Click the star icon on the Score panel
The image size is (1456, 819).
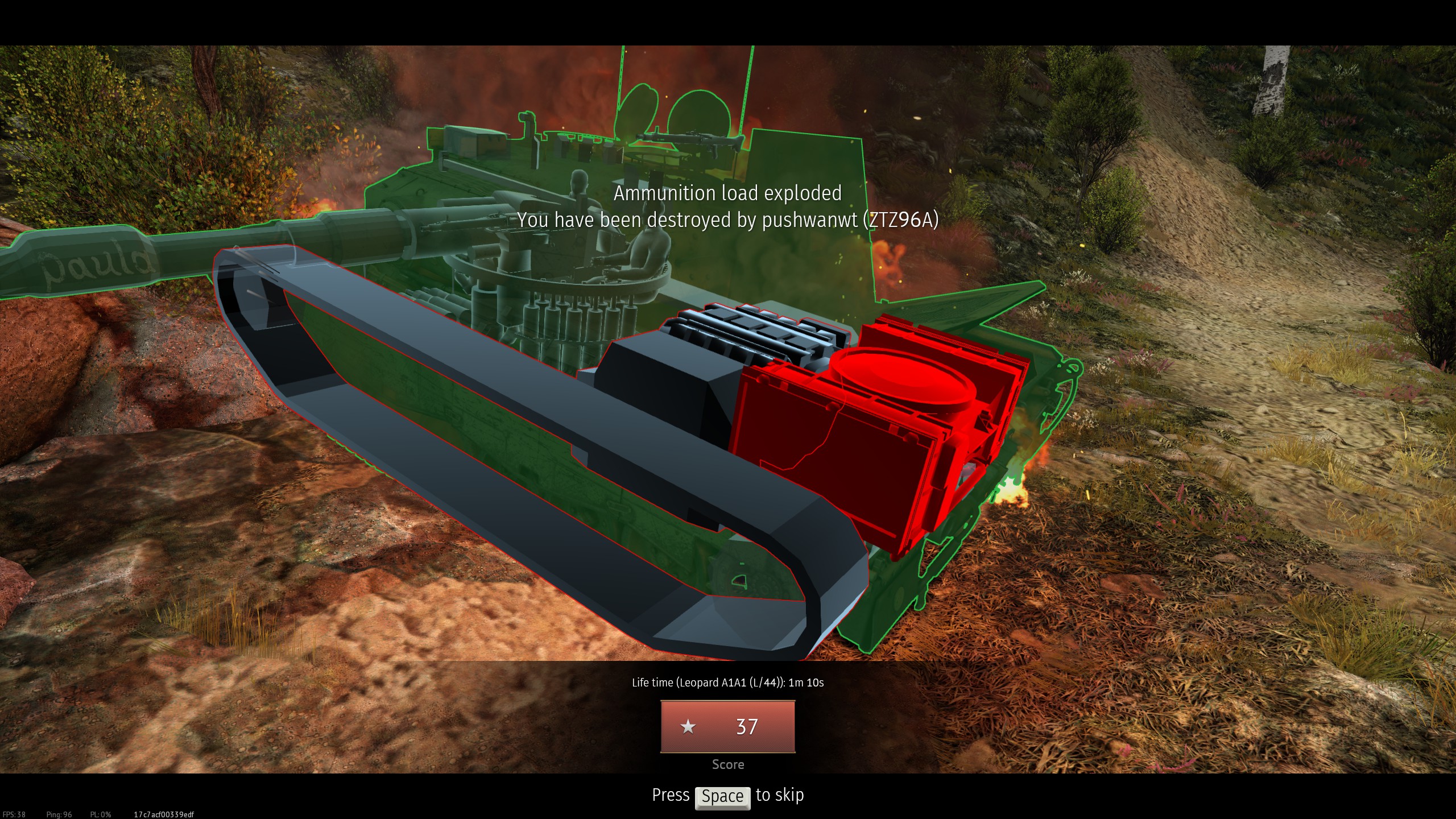pos(689,726)
